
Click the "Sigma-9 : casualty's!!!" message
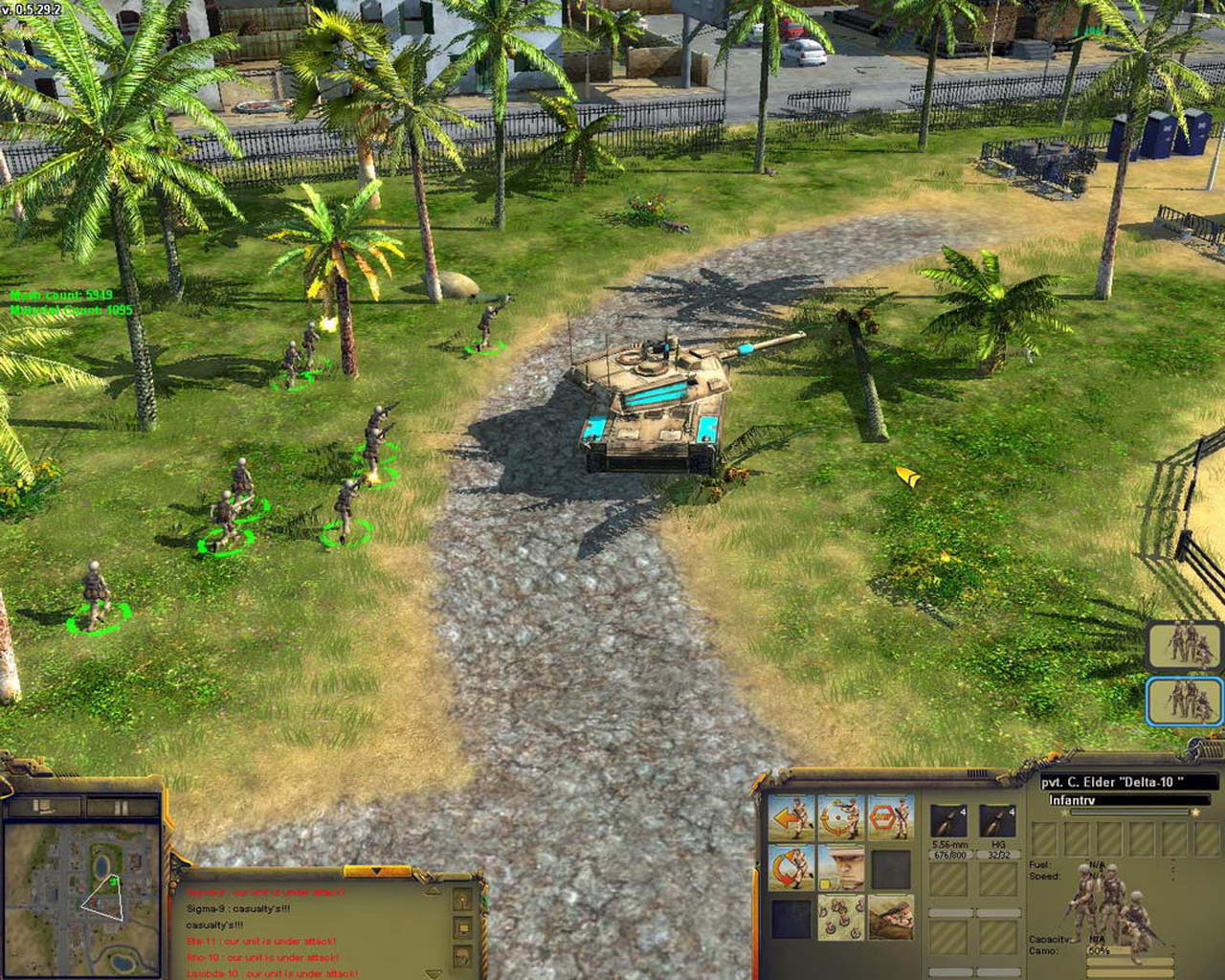tap(238, 909)
